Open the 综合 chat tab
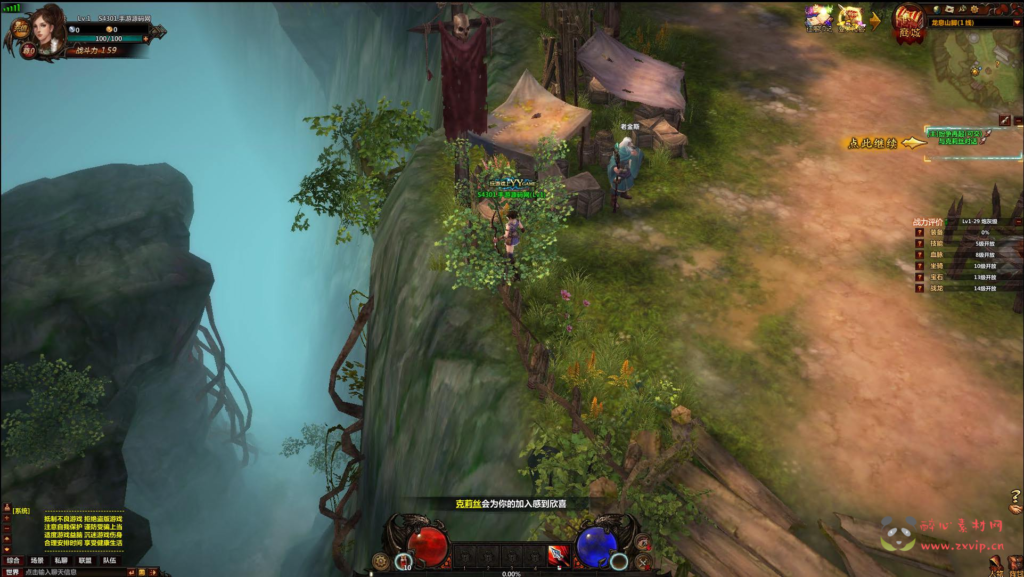The height and width of the screenshot is (577, 1024). point(13,560)
